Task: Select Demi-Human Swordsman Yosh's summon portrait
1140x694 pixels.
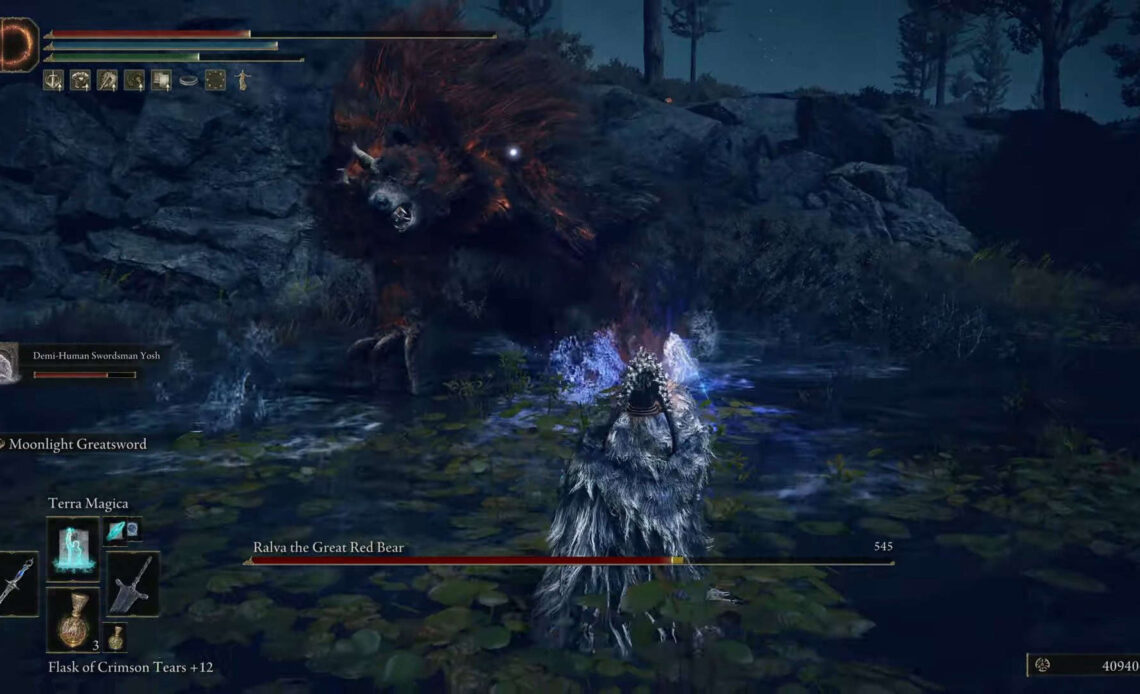Action: coord(10,363)
